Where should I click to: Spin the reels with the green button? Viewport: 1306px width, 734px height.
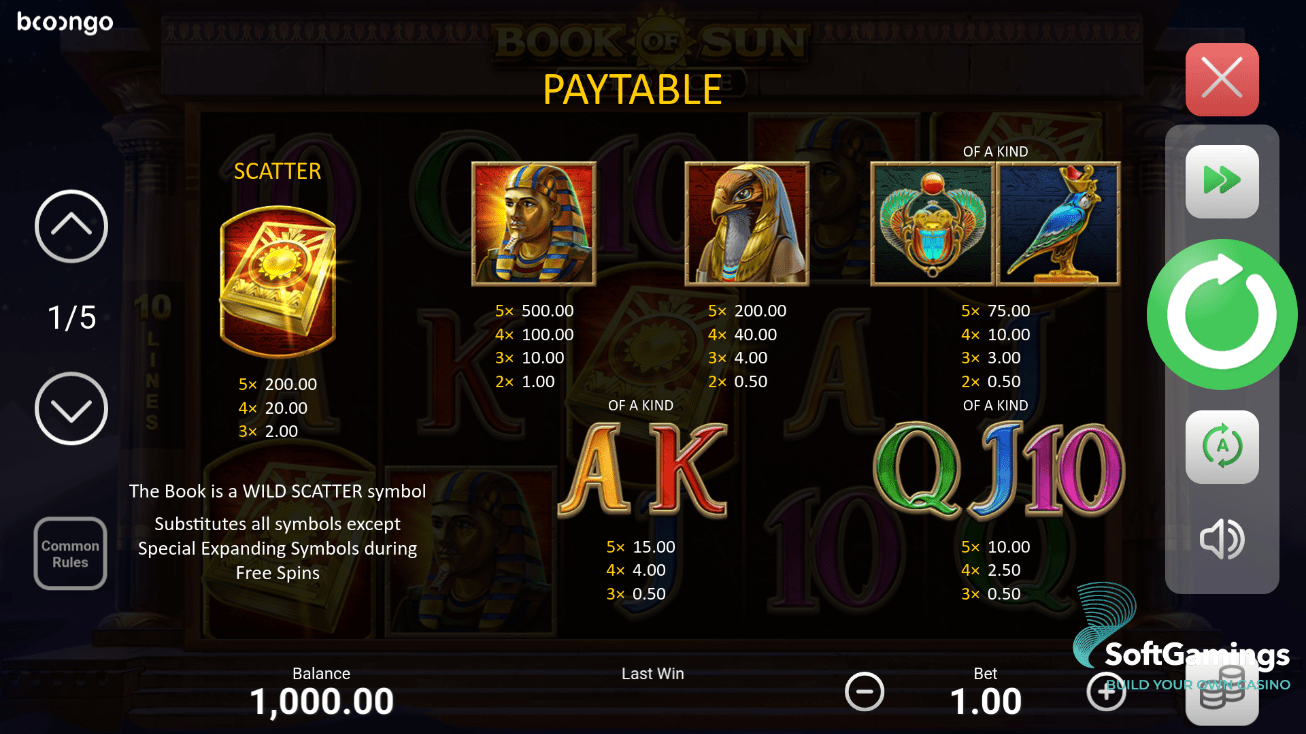point(1222,314)
